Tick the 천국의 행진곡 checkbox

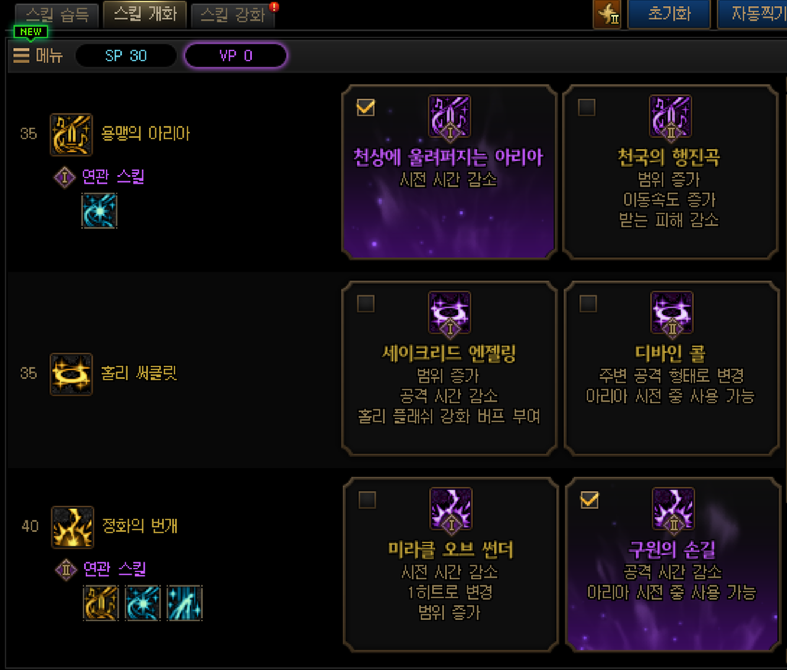click(x=587, y=107)
